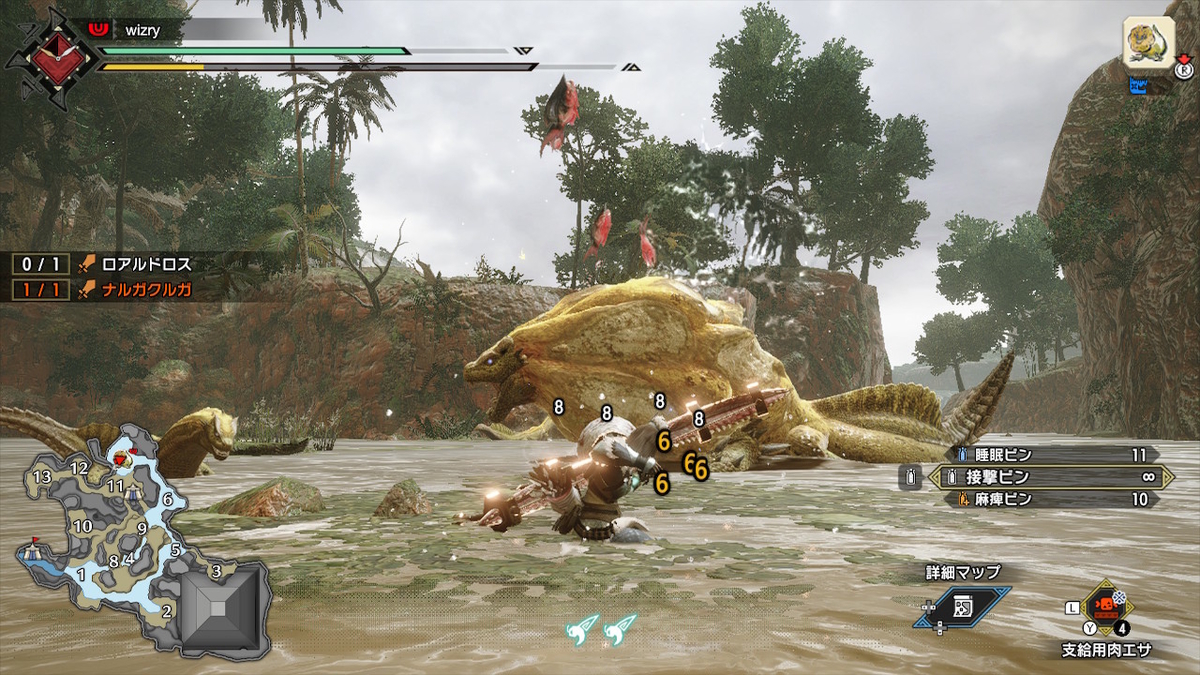Select area 13 on the minimap
The image size is (1200, 675).
[42, 477]
